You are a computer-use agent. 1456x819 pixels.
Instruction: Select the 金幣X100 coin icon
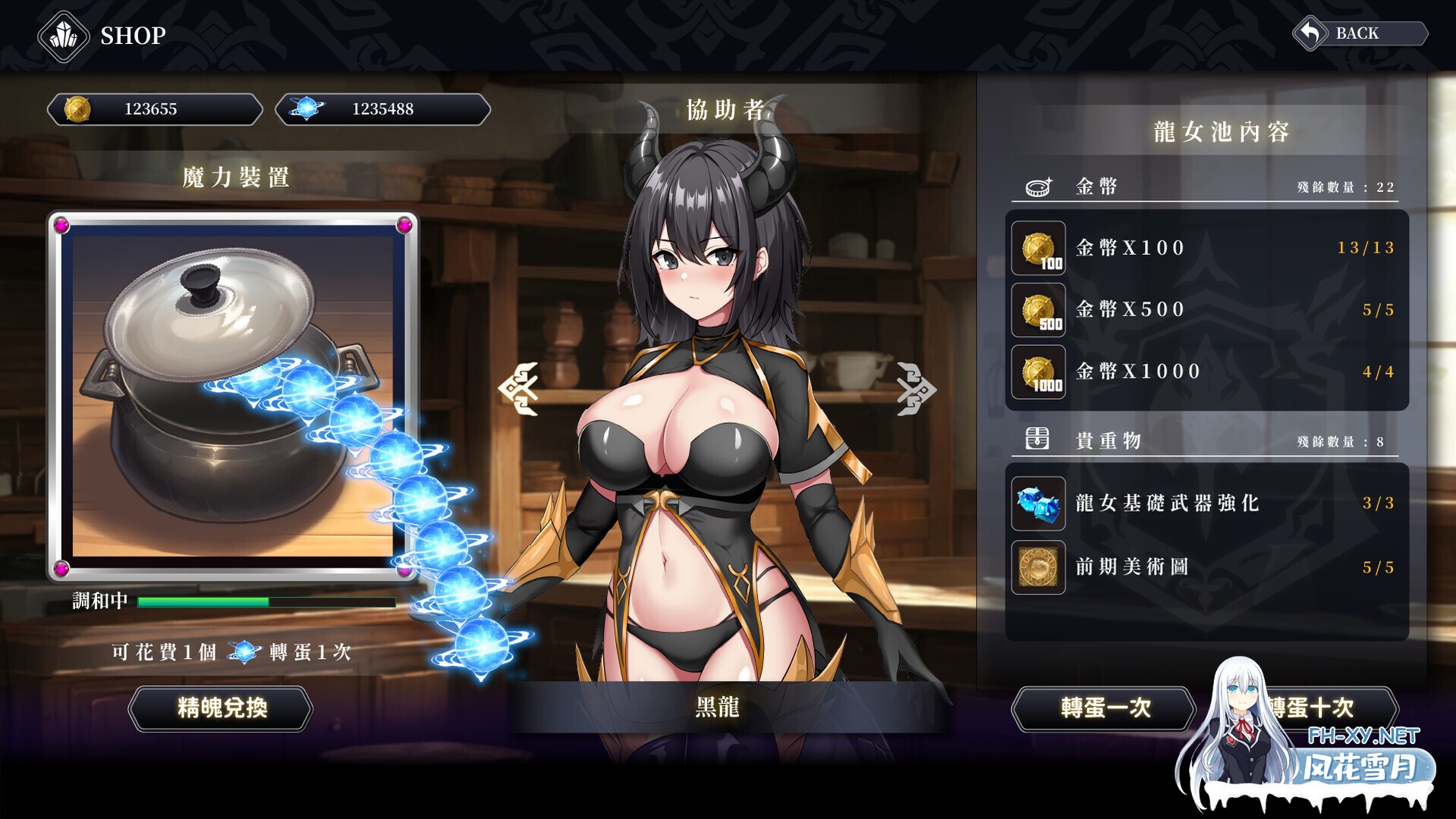coord(1038,248)
